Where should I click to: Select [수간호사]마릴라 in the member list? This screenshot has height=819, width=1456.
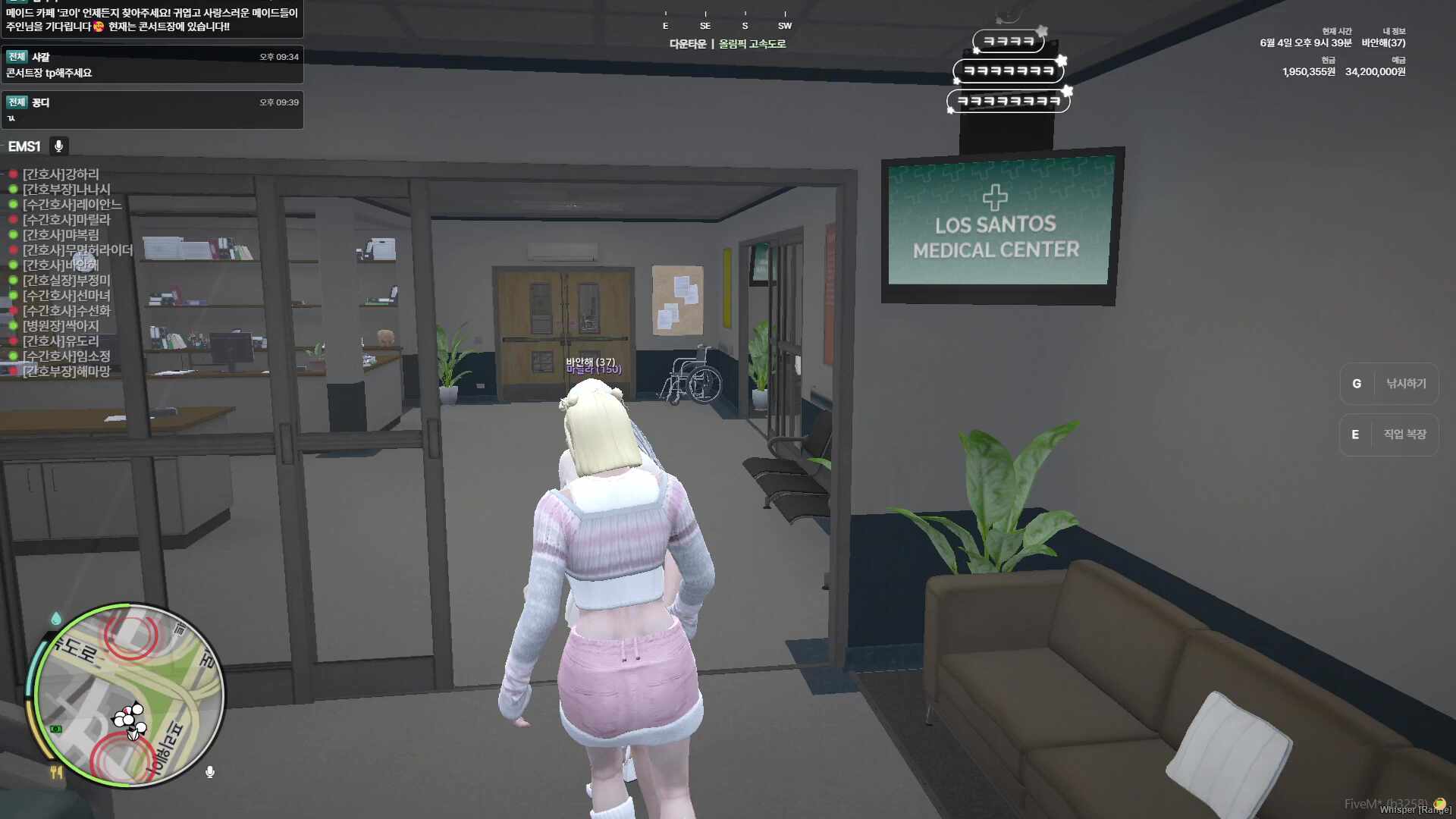pos(67,220)
